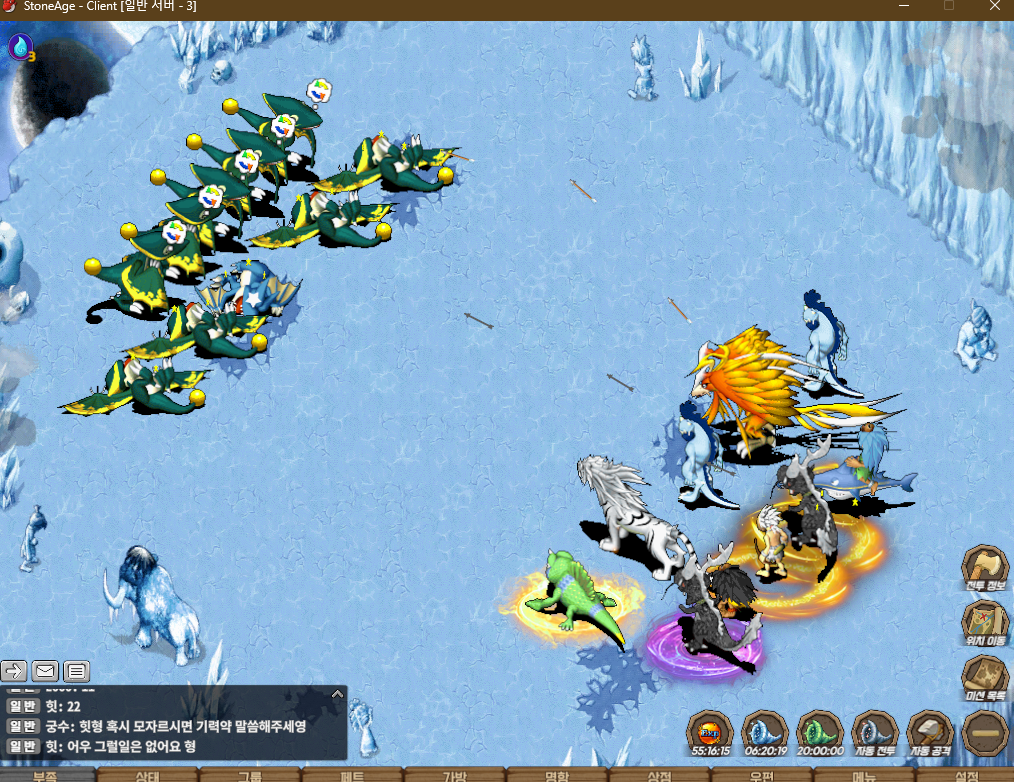Toggle 자동 공격 auto attack stone axe
This screenshot has height=782, width=1014.
(x=930, y=732)
